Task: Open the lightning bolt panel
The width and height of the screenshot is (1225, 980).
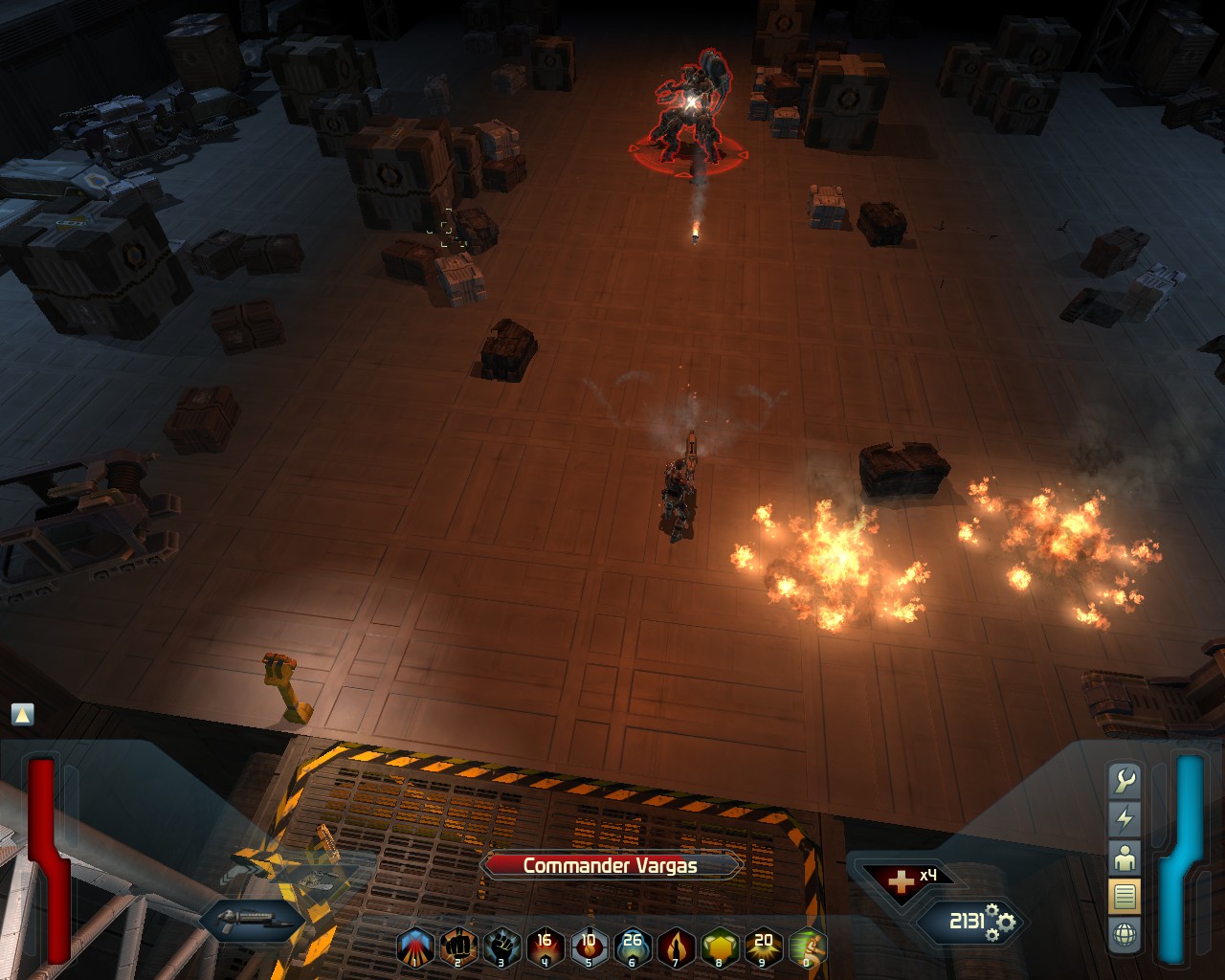Action: [1125, 819]
